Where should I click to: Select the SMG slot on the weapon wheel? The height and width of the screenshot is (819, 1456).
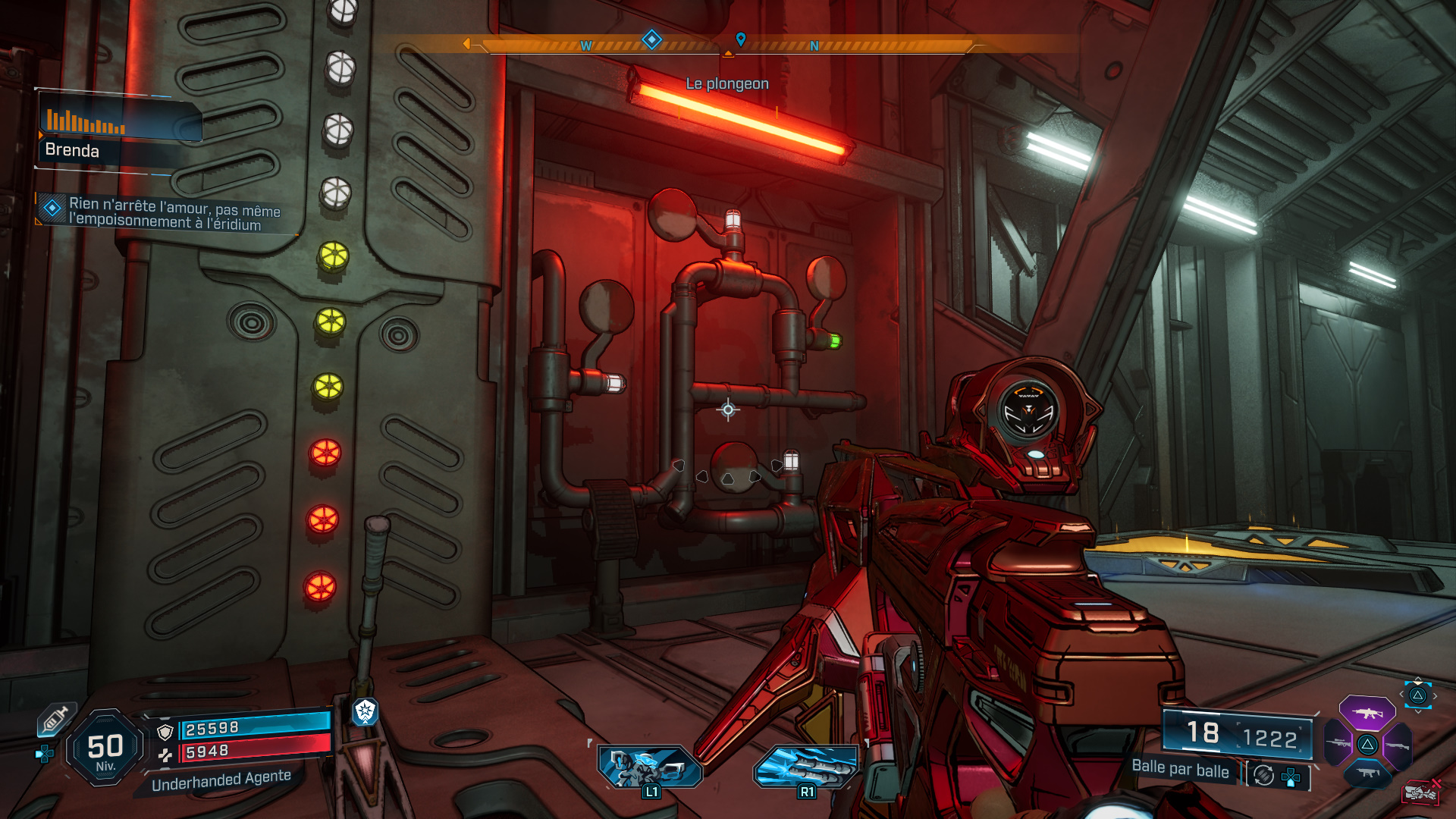click(1367, 773)
